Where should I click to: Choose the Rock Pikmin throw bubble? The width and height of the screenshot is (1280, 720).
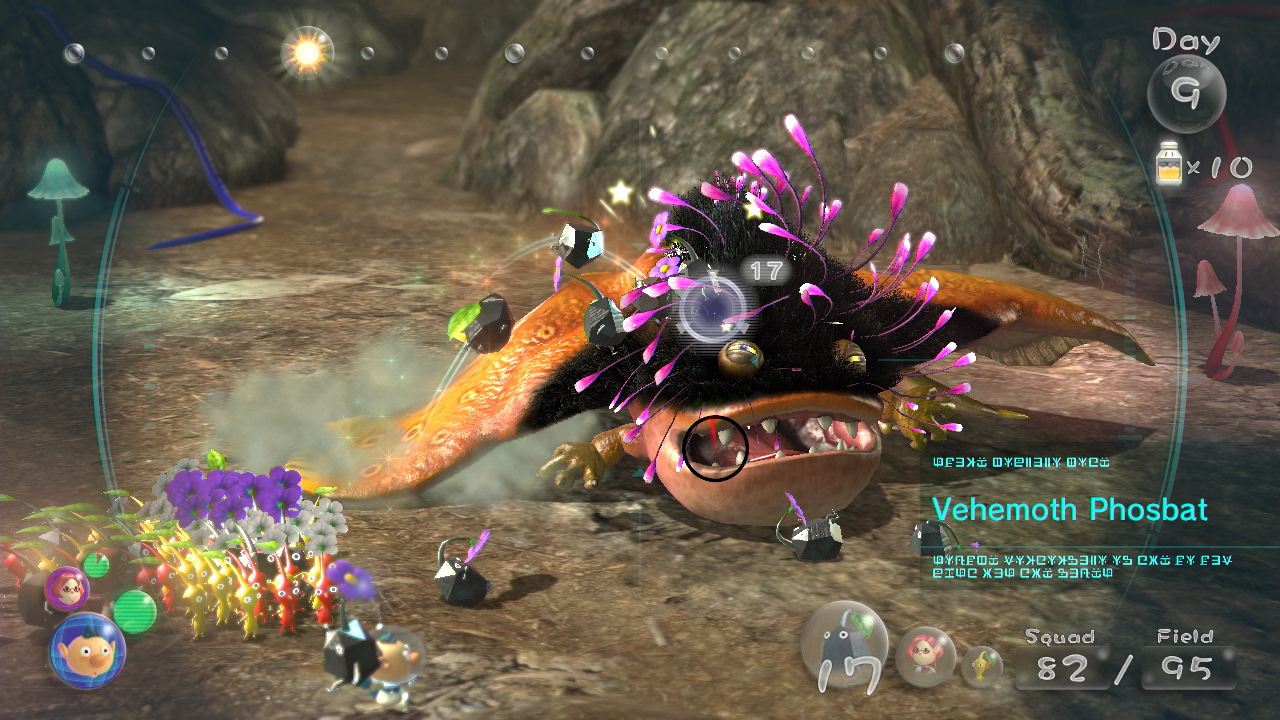pyautogui.click(x=845, y=650)
